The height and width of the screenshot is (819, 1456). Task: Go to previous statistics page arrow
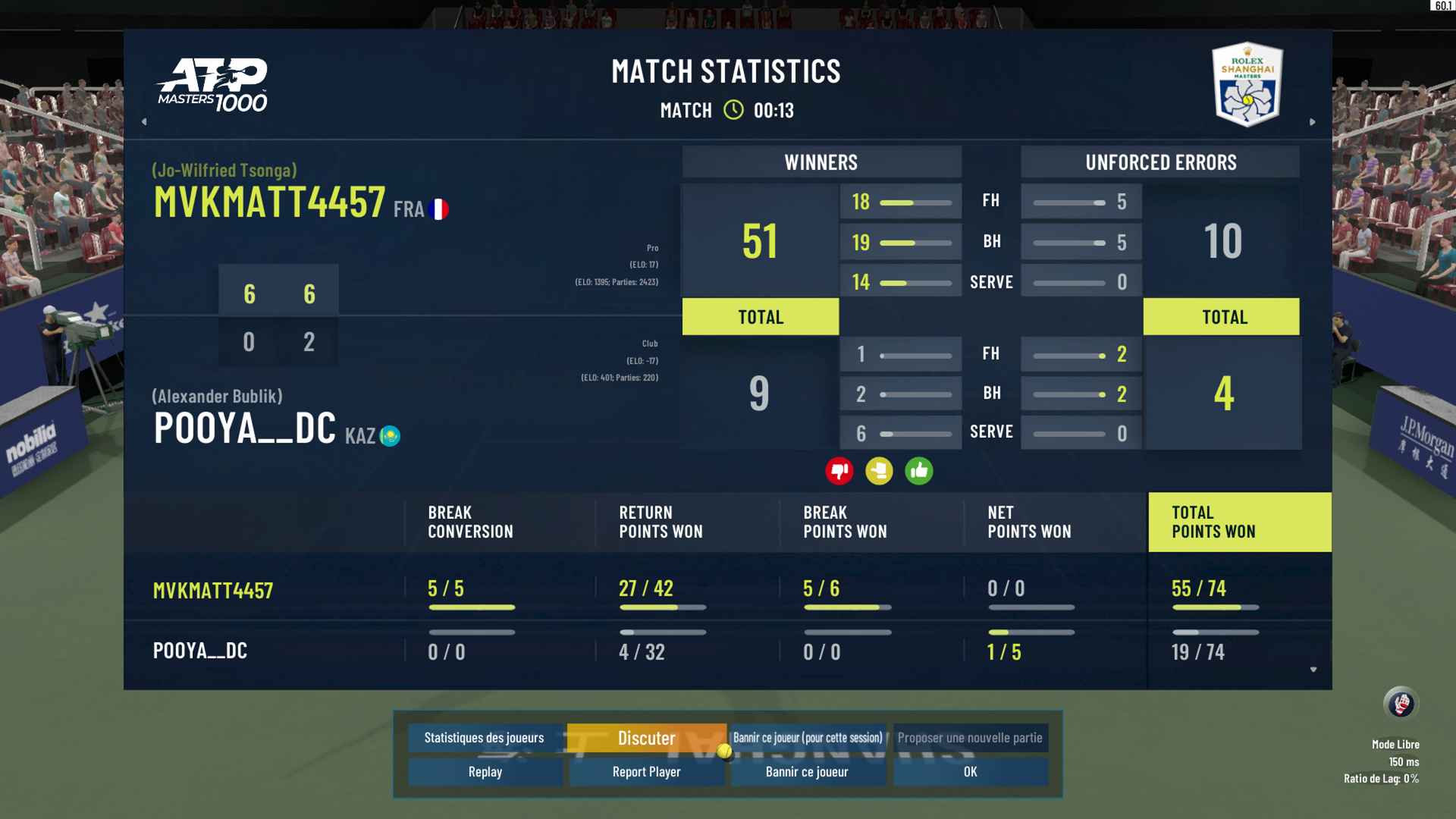144,121
